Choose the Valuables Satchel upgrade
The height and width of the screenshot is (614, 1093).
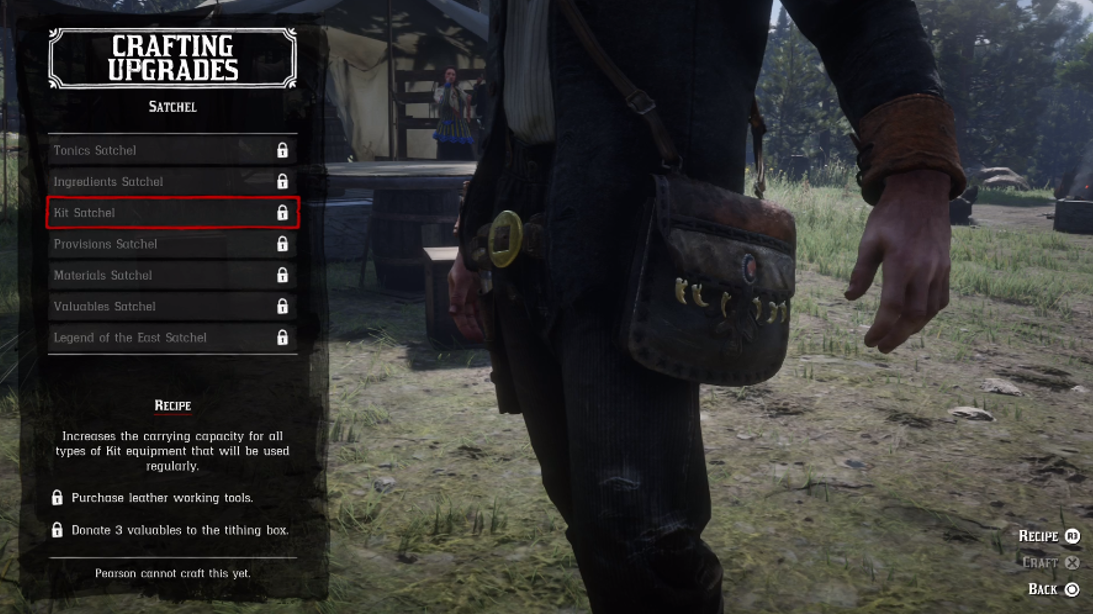[172, 306]
